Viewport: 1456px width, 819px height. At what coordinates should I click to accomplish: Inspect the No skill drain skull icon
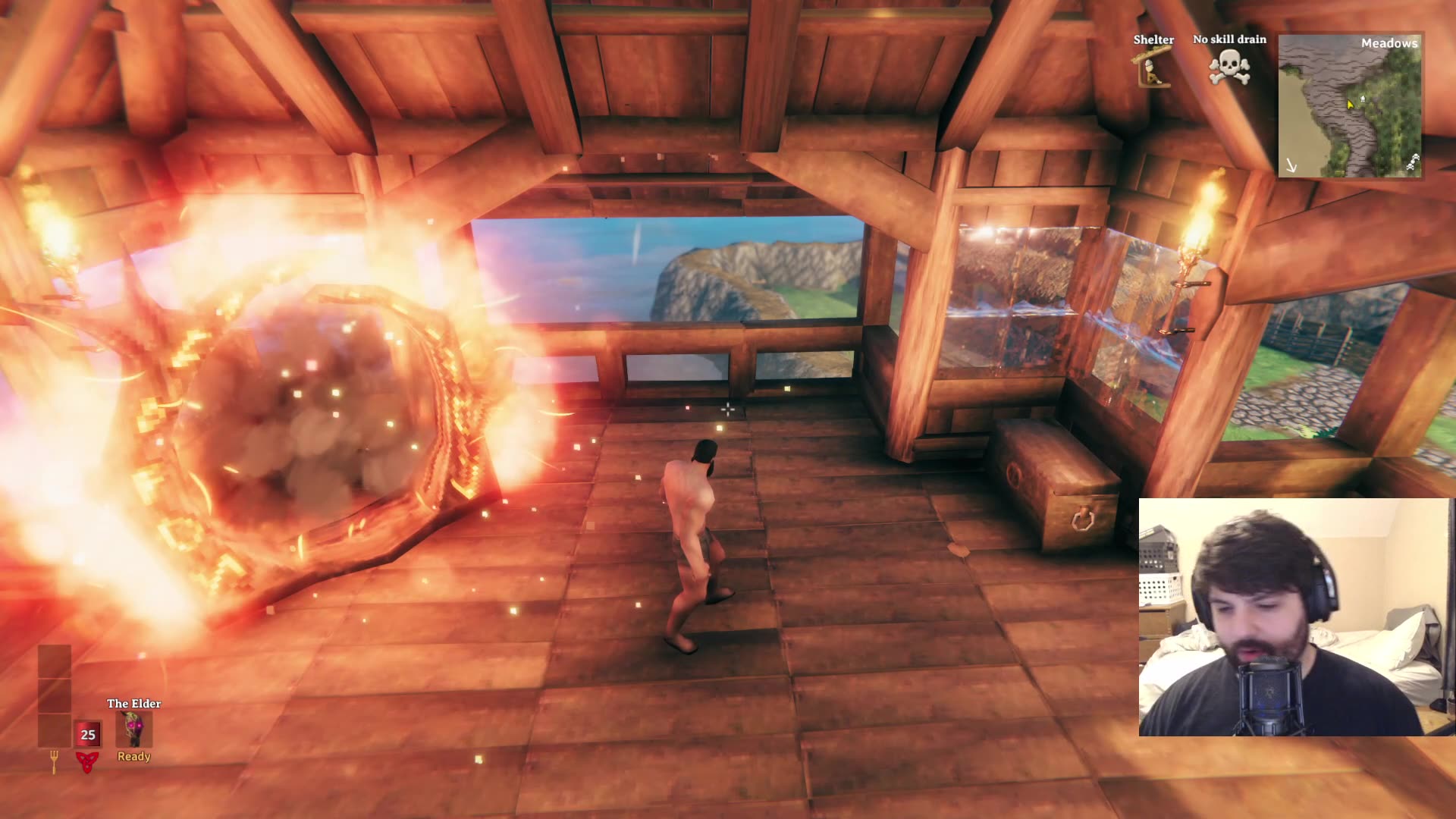tap(1229, 68)
